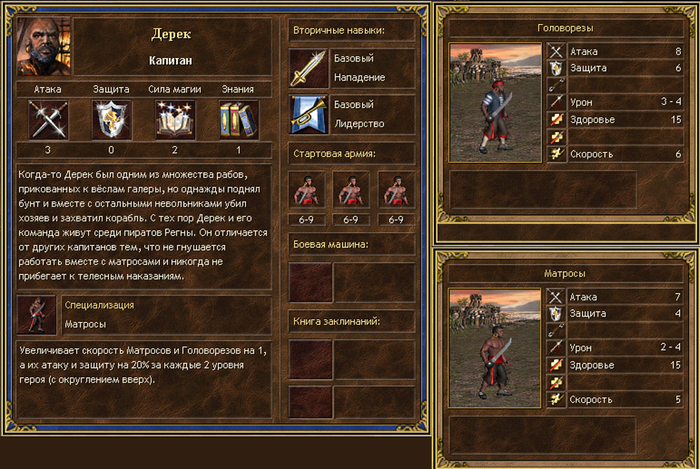Image resolution: width=700 pixels, height=469 pixels.
Task: Select the Attack crossed swords icon
Action: tap(48, 120)
